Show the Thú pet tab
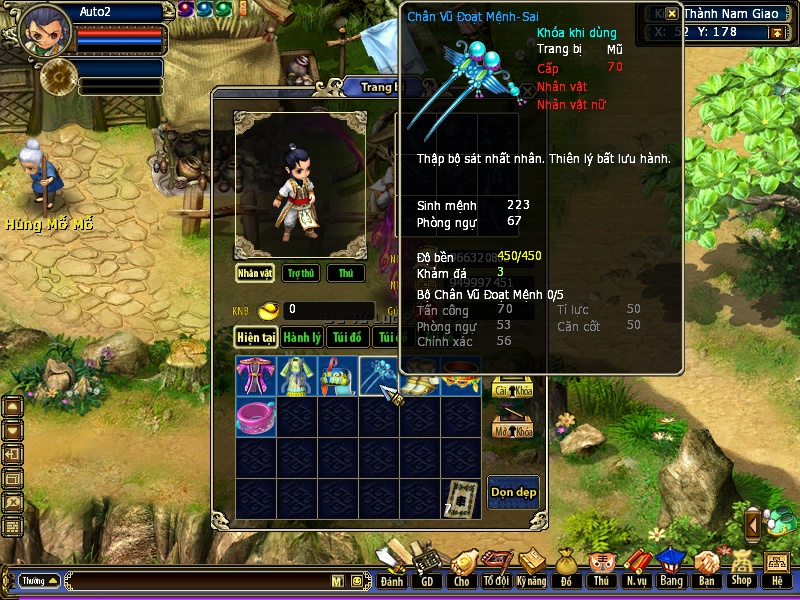 pos(345,273)
